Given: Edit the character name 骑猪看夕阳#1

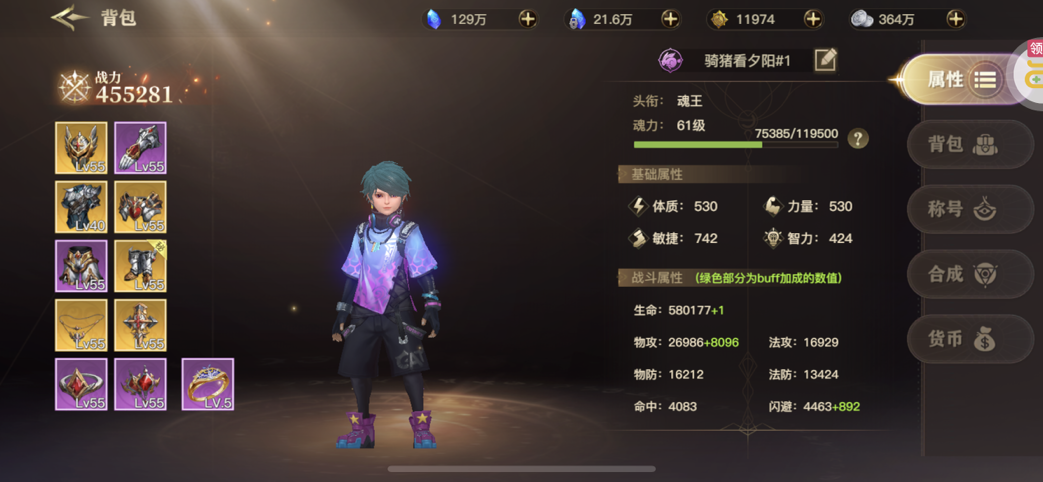Looking at the screenshot, I should [x=825, y=60].
